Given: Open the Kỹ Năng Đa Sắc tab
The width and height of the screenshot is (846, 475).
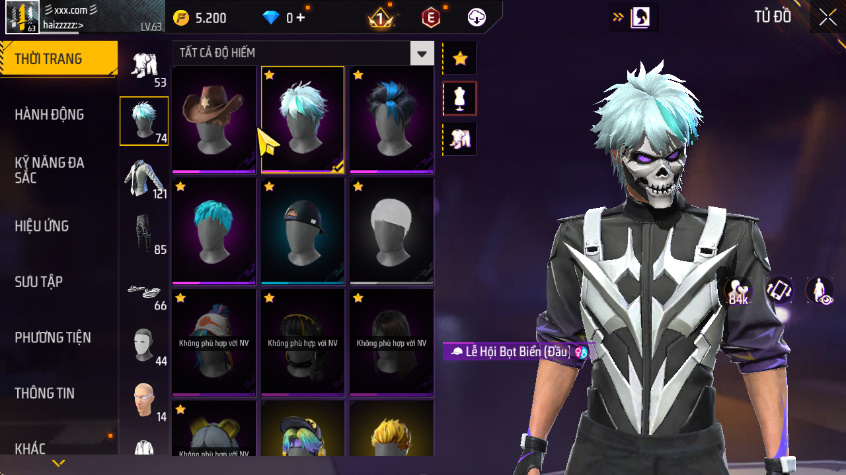Looking at the screenshot, I should pyautogui.click(x=49, y=169).
